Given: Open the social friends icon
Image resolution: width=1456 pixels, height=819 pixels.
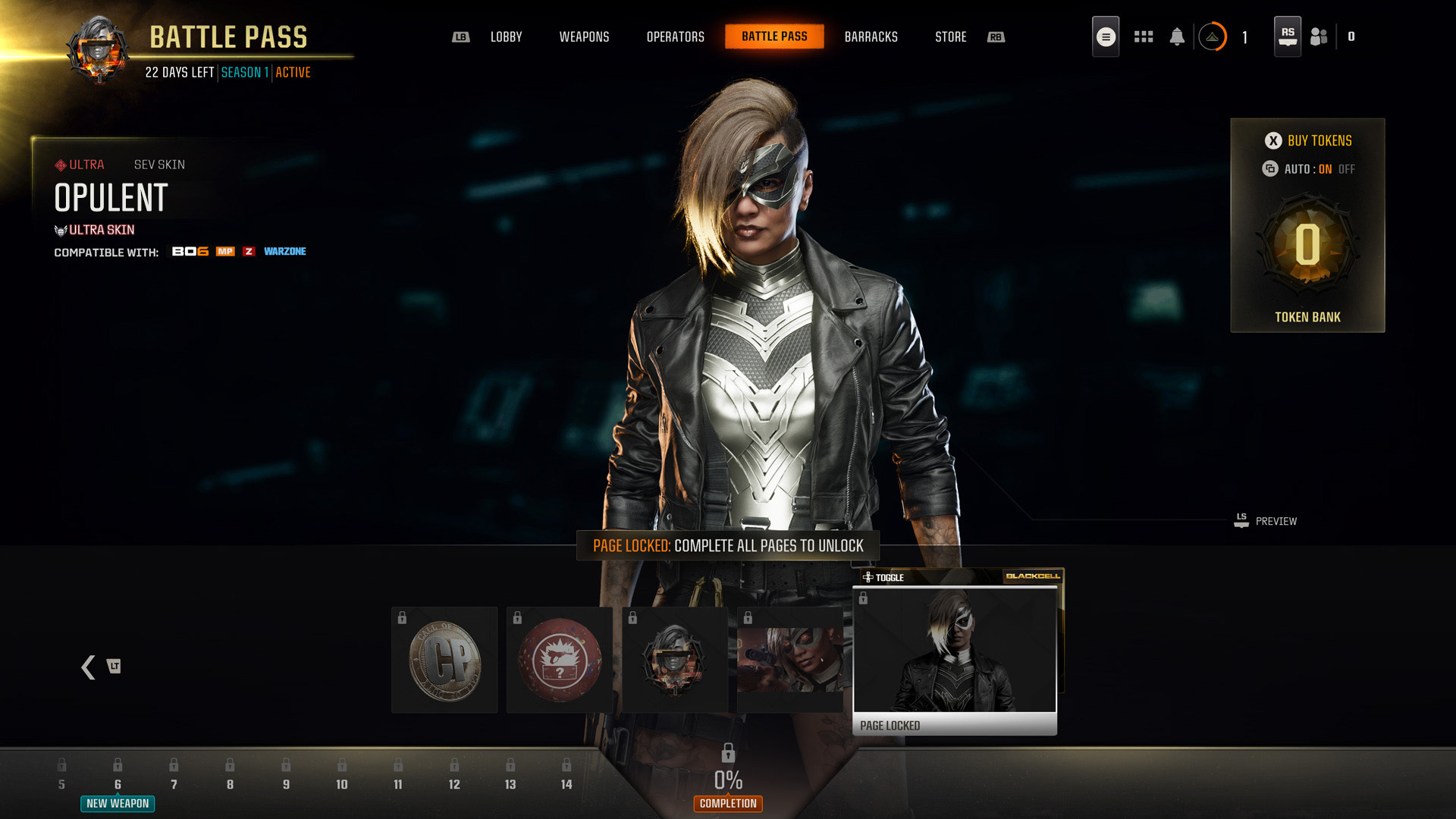Looking at the screenshot, I should (1319, 36).
